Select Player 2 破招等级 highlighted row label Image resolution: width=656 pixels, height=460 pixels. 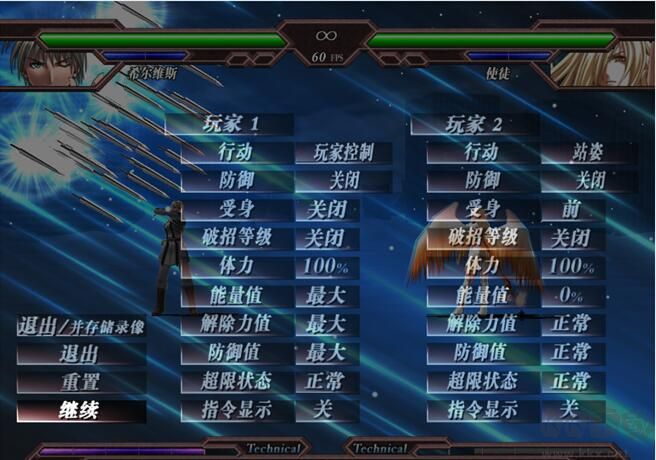482,239
